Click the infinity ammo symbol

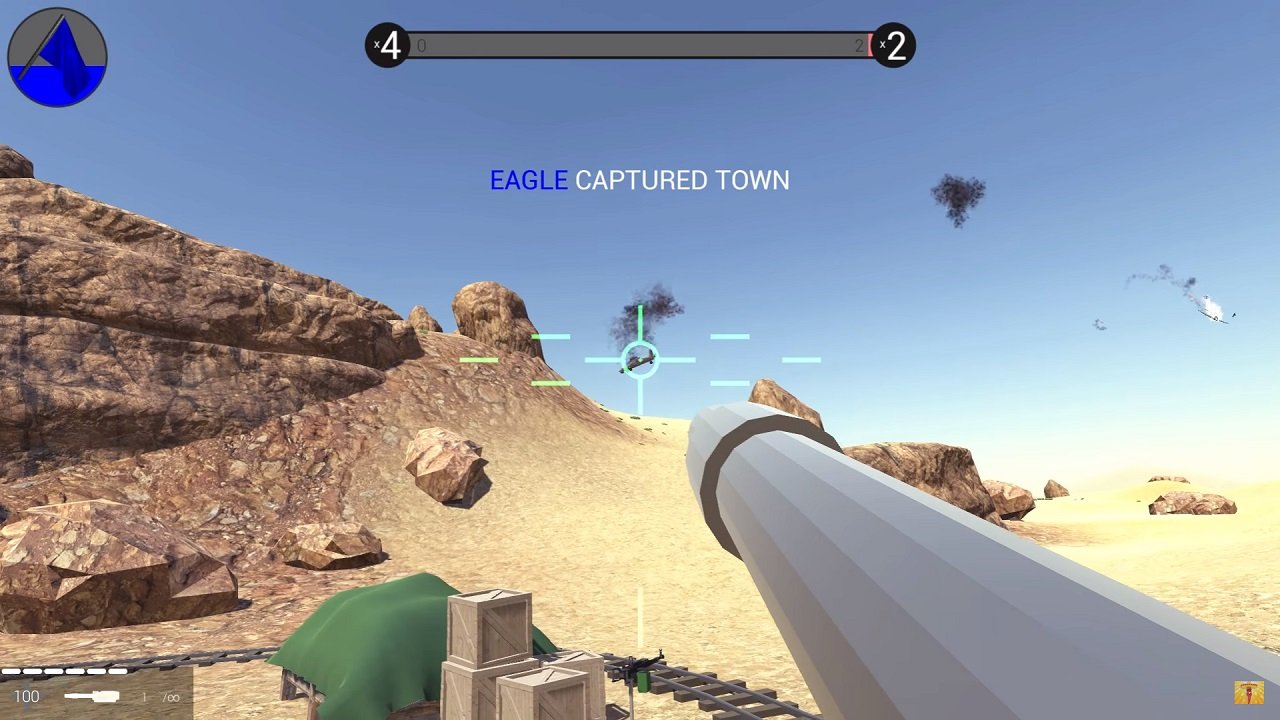pyautogui.click(x=173, y=697)
